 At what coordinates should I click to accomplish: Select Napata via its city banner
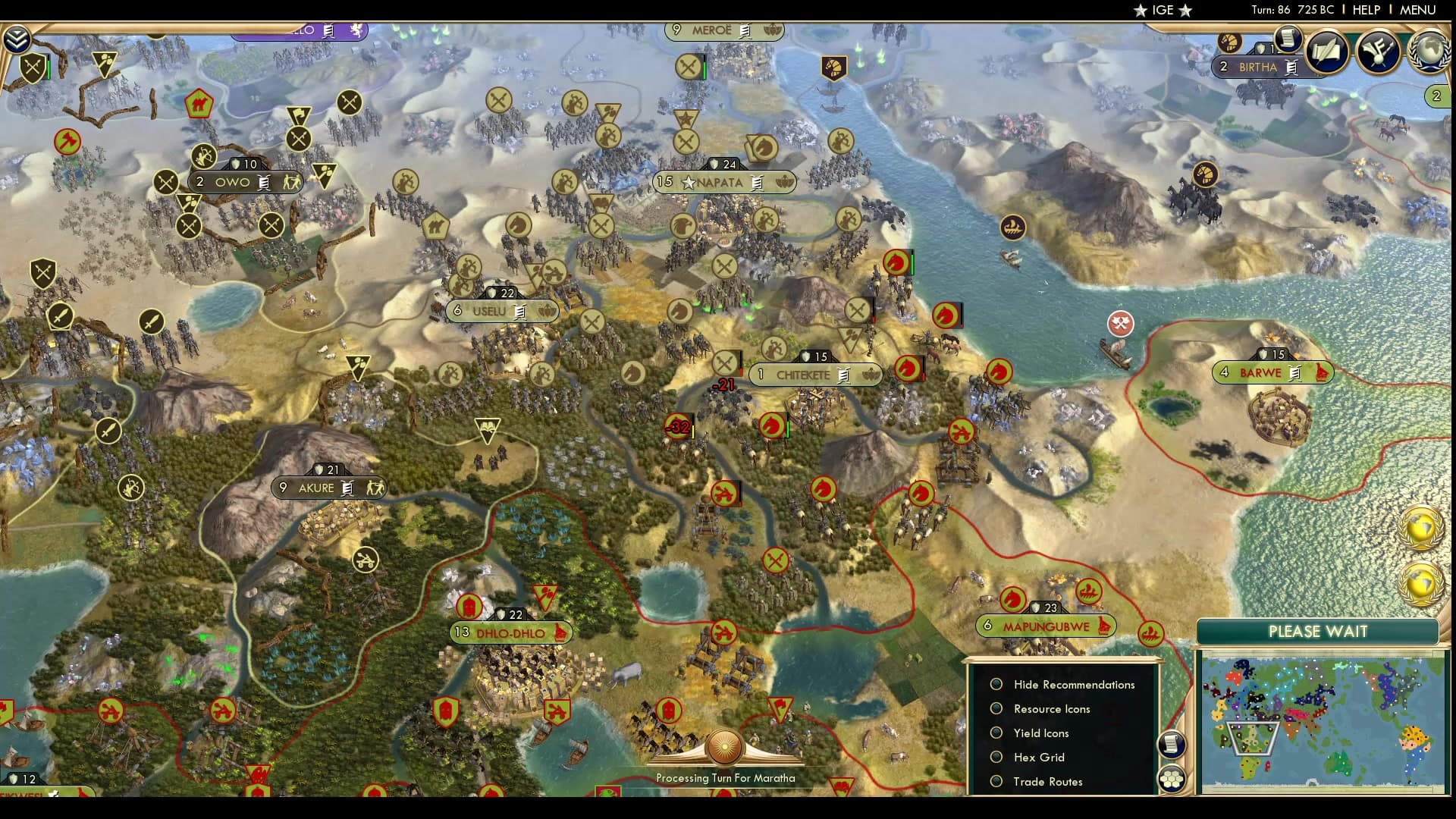pos(721,182)
